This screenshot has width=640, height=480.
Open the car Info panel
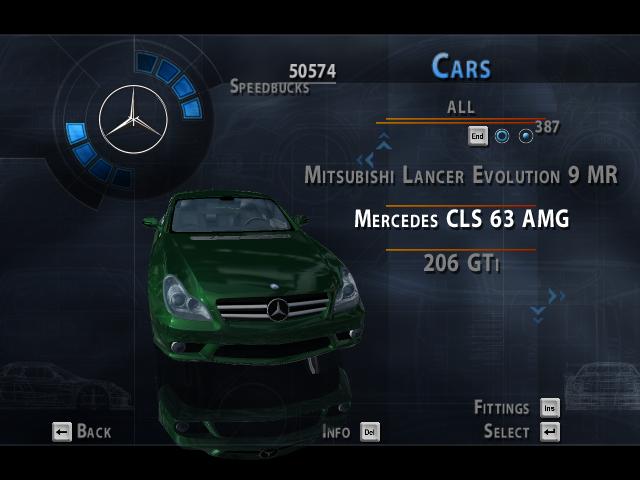click(350, 432)
